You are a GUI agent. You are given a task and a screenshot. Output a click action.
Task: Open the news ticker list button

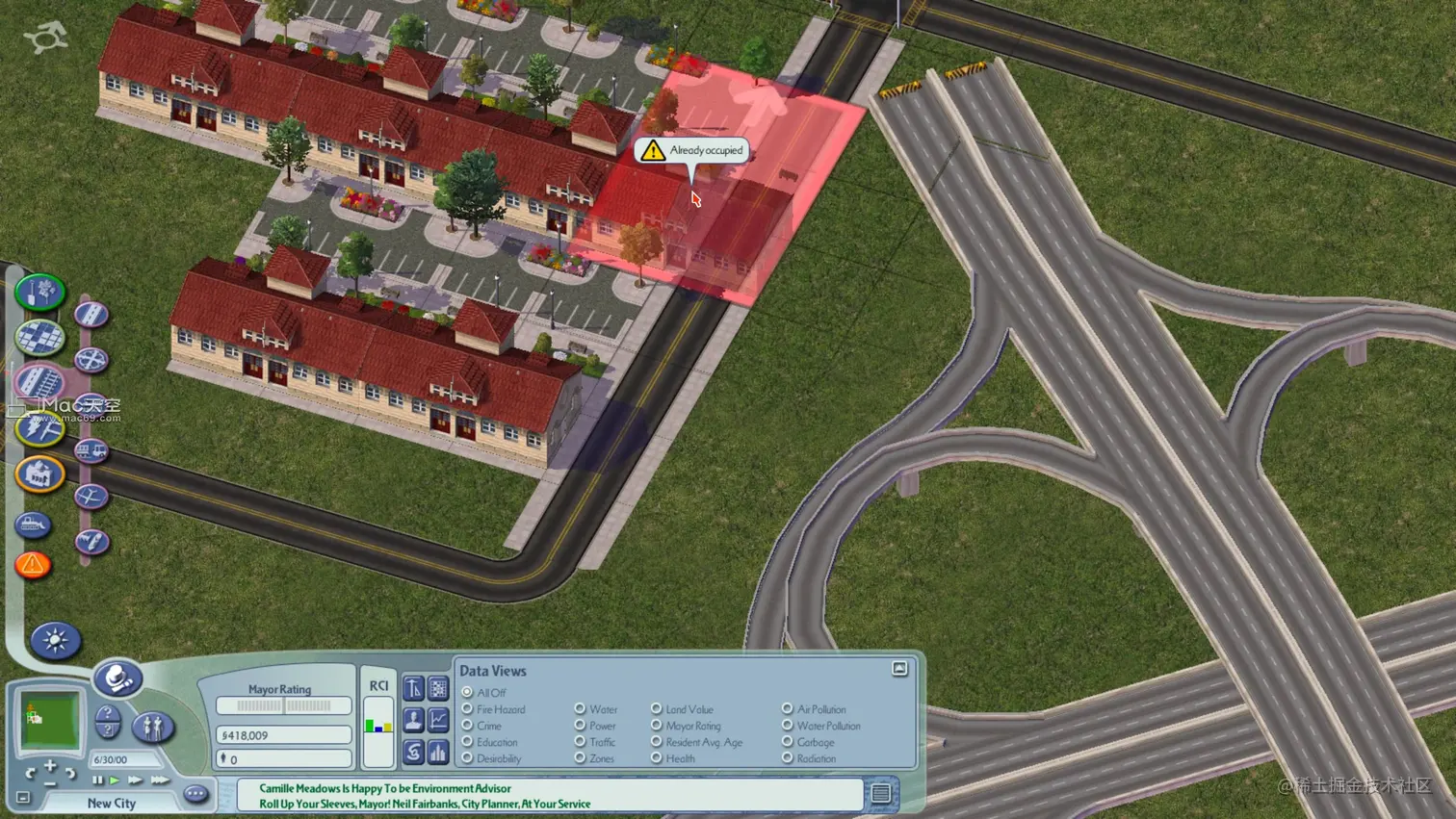(880, 794)
